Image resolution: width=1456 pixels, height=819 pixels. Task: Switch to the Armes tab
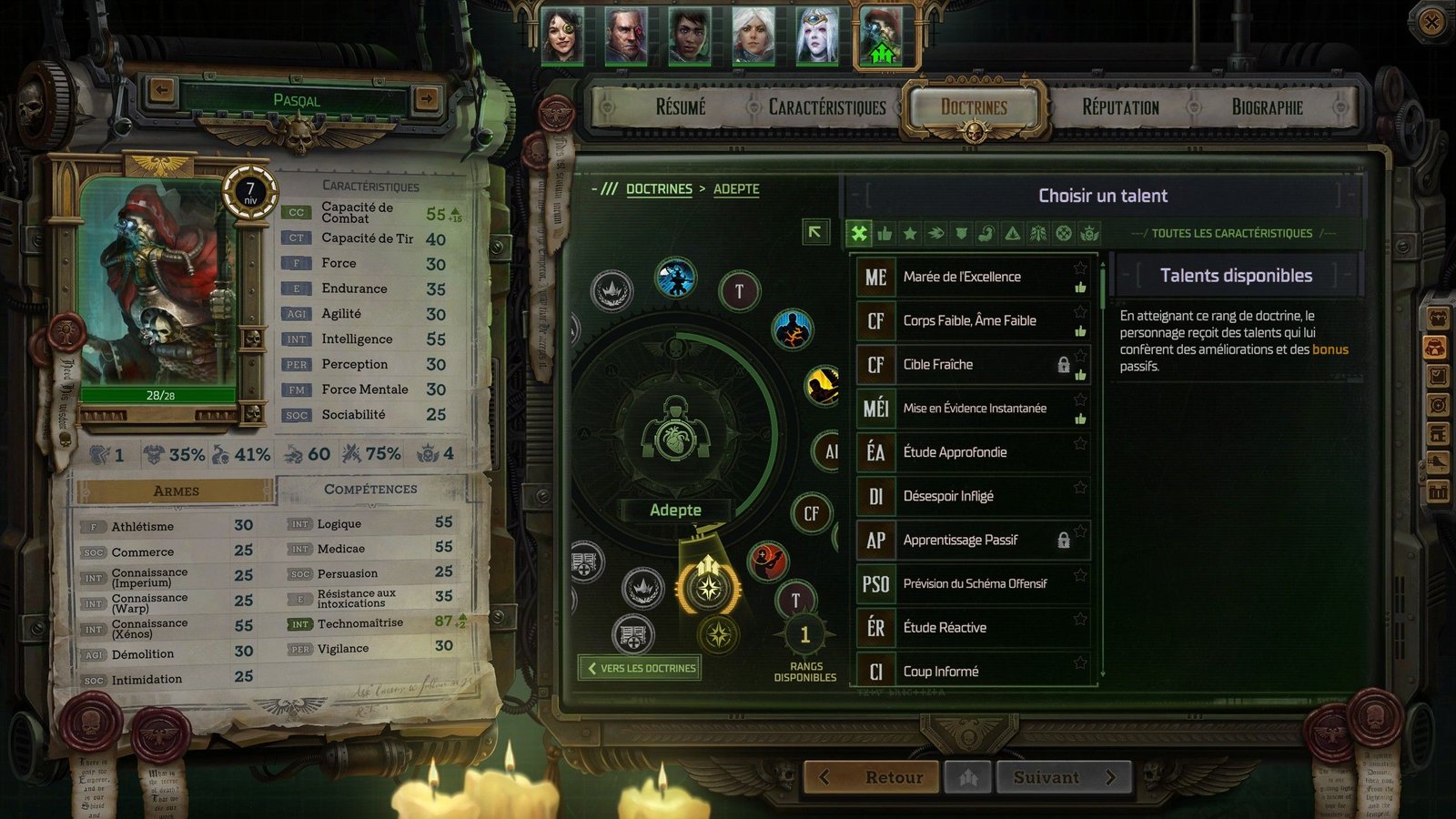click(176, 490)
